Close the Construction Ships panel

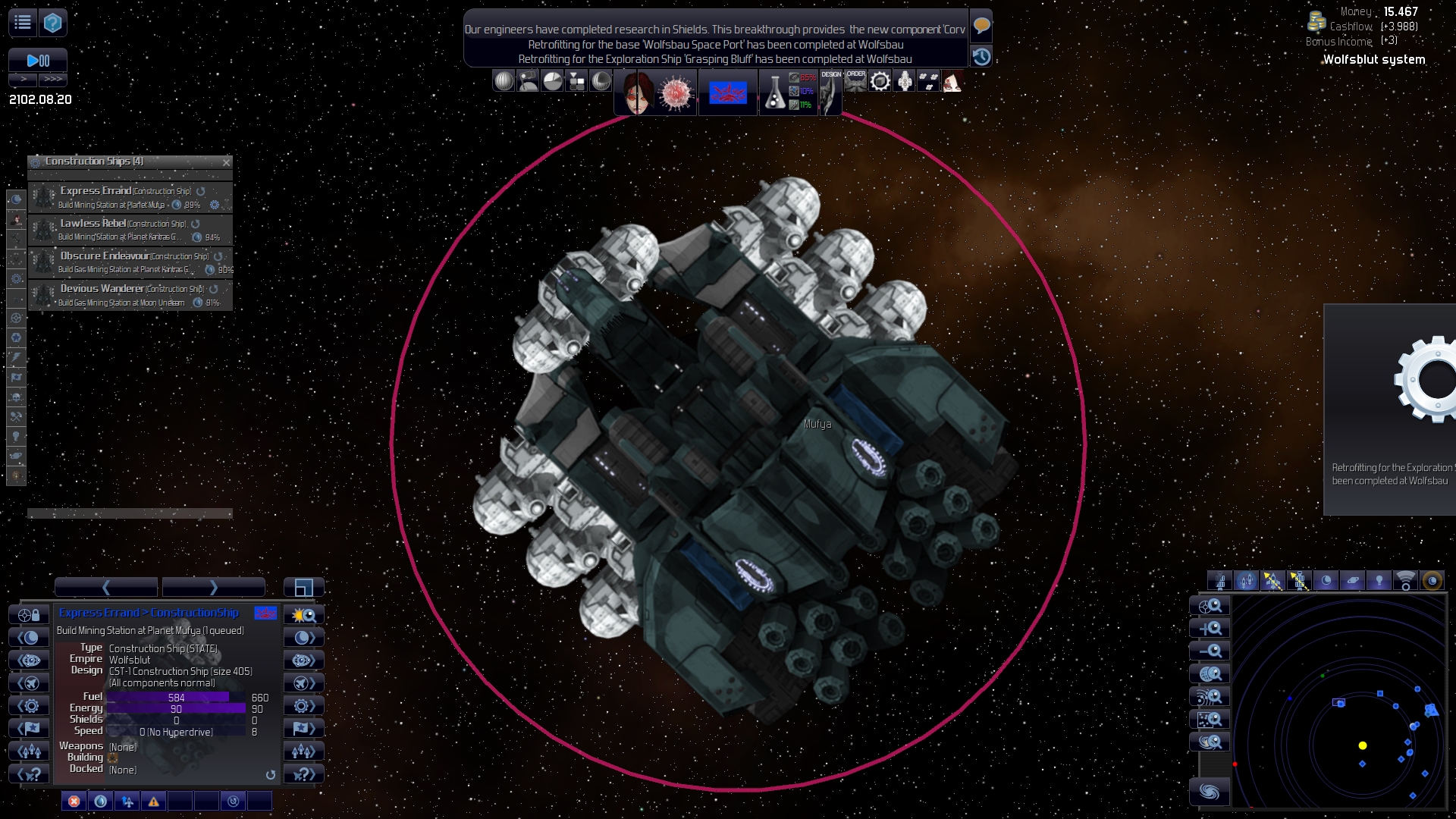click(226, 162)
